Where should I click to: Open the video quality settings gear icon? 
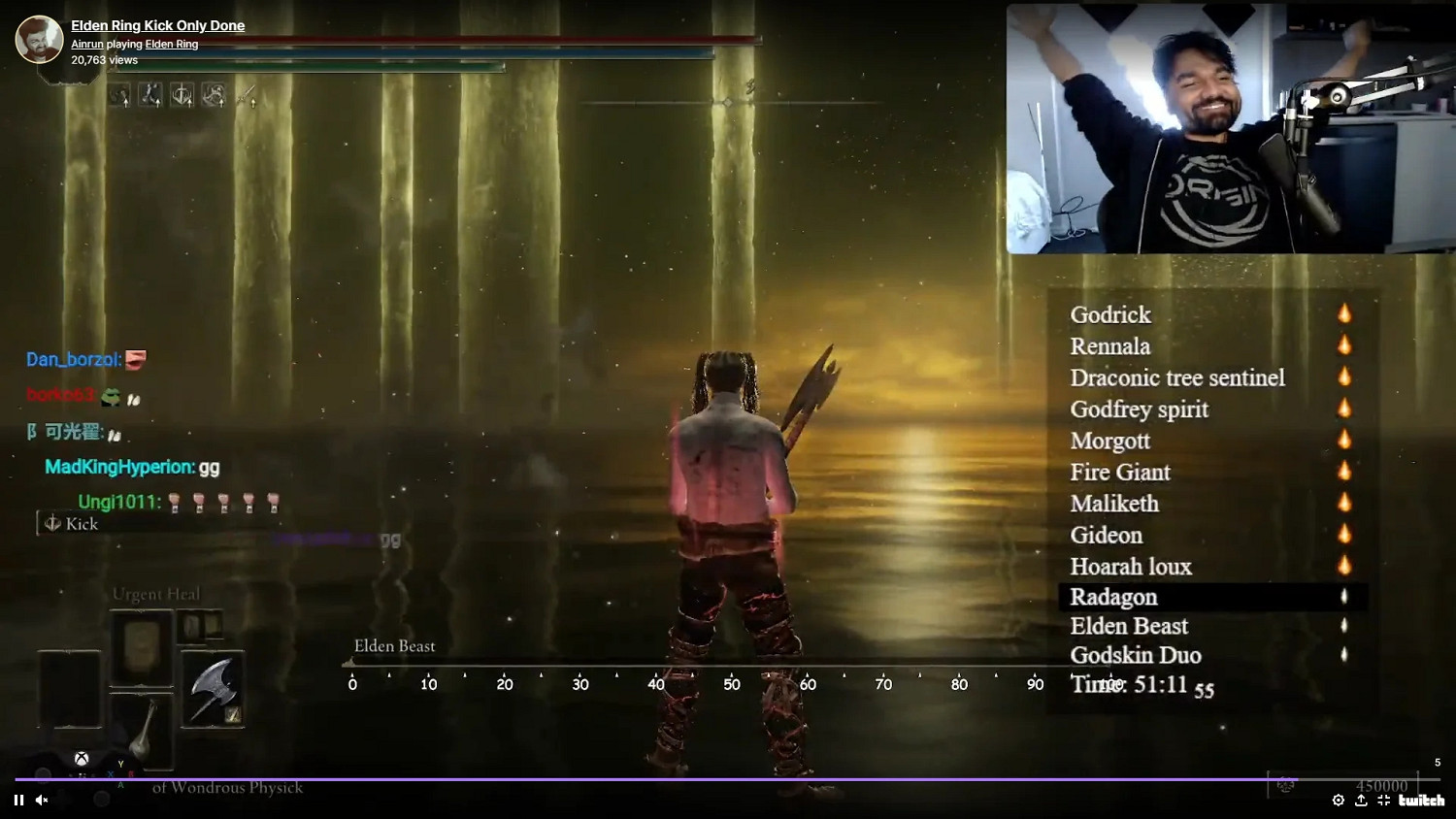click(1338, 801)
